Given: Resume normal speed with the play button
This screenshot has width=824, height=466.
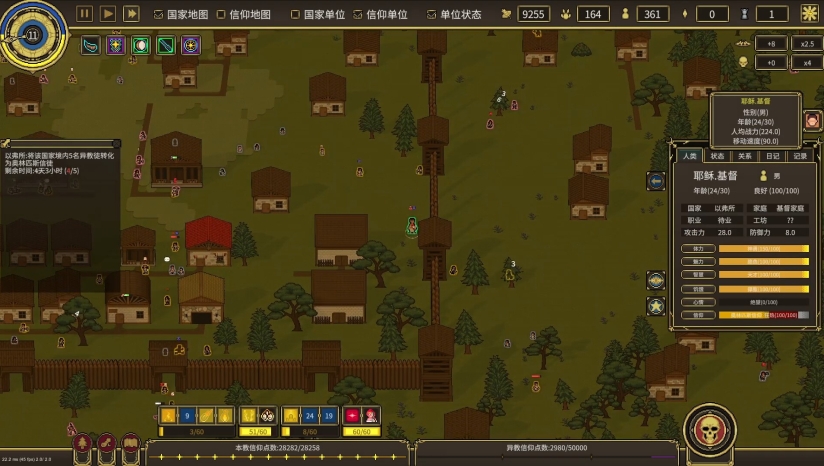Looking at the screenshot, I should pos(108,14).
